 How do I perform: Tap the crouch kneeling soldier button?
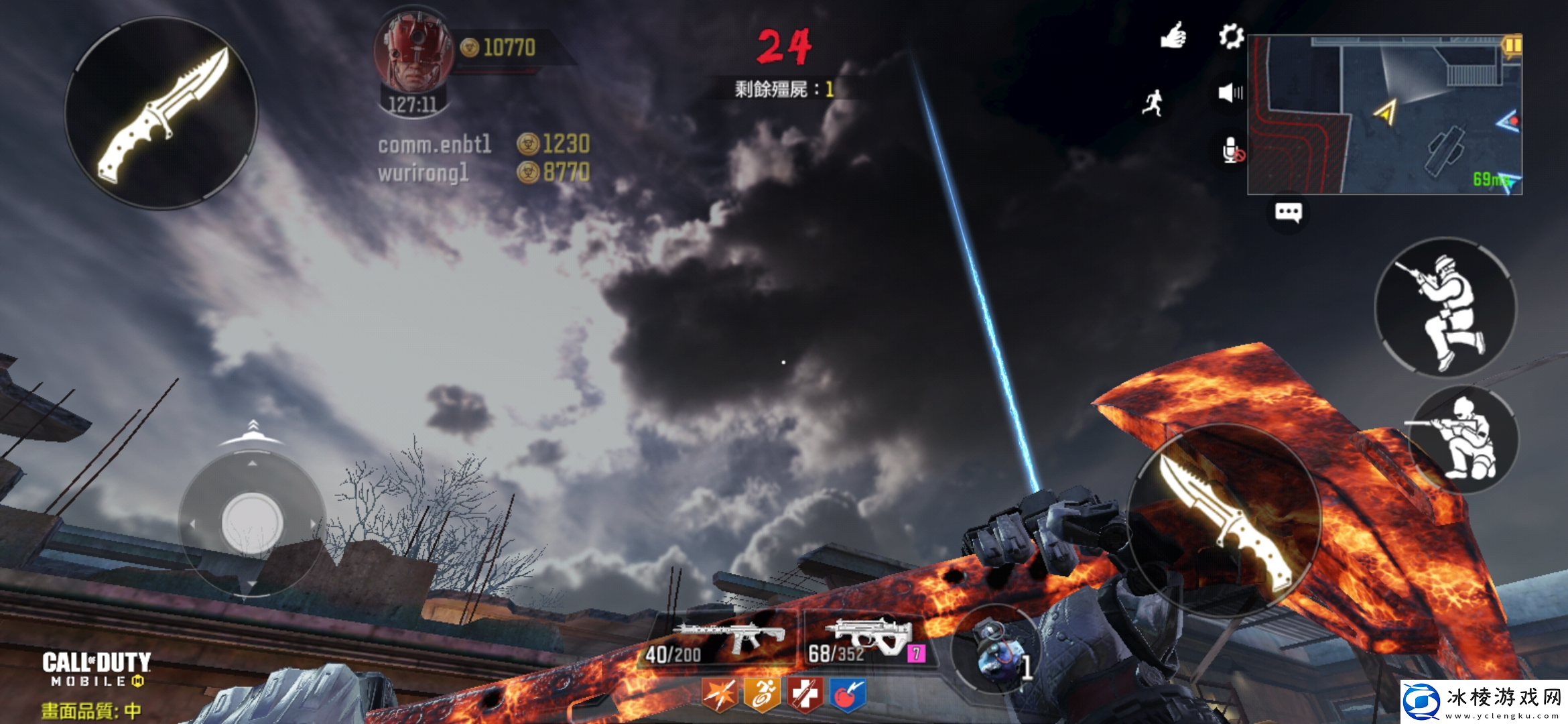coord(1465,439)
